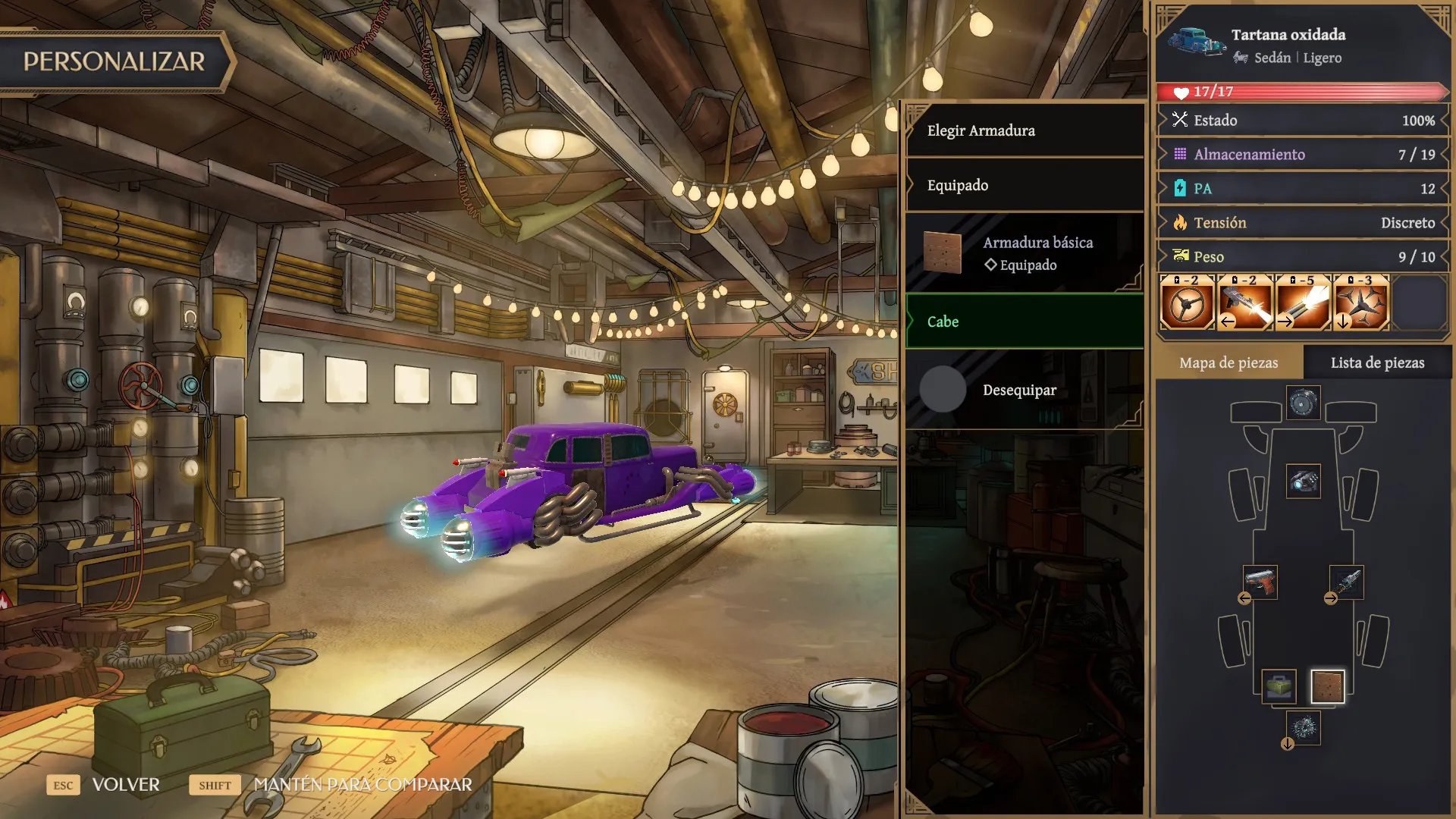The image size is (1456, 819).
Task: Click the red pistol part slot
Action: 1260,582
